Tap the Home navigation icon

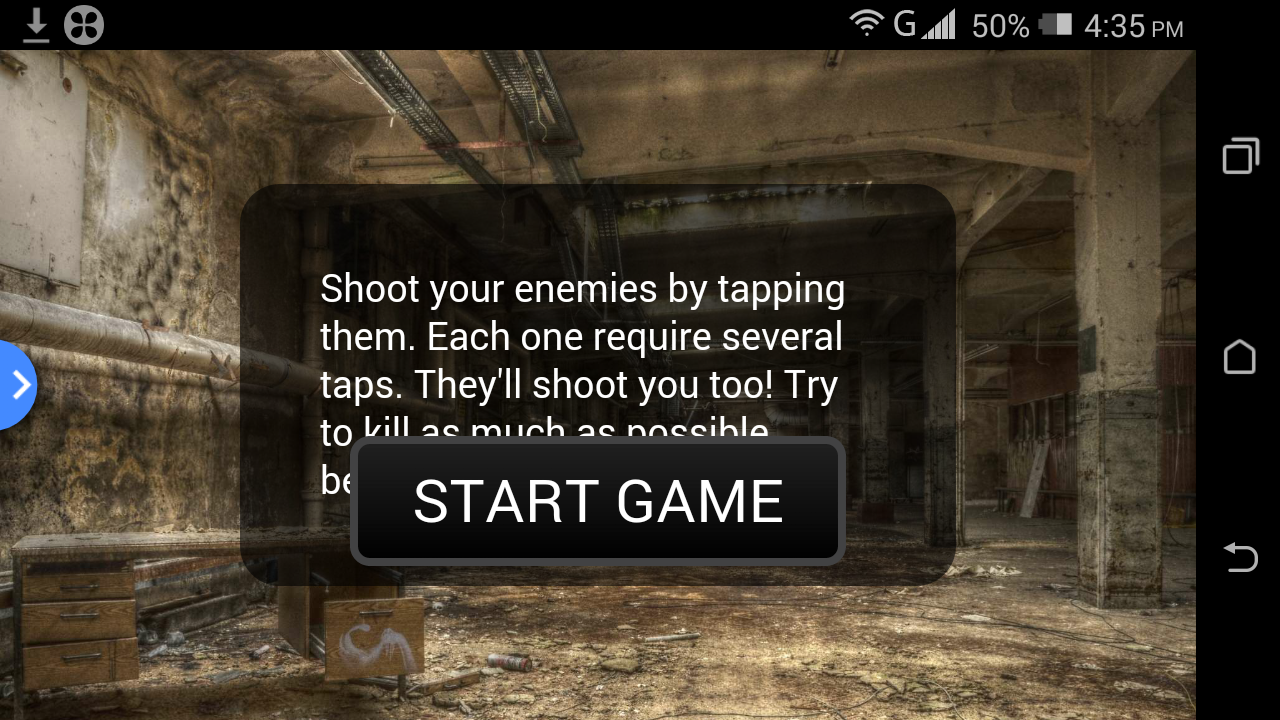(1240, 358)
